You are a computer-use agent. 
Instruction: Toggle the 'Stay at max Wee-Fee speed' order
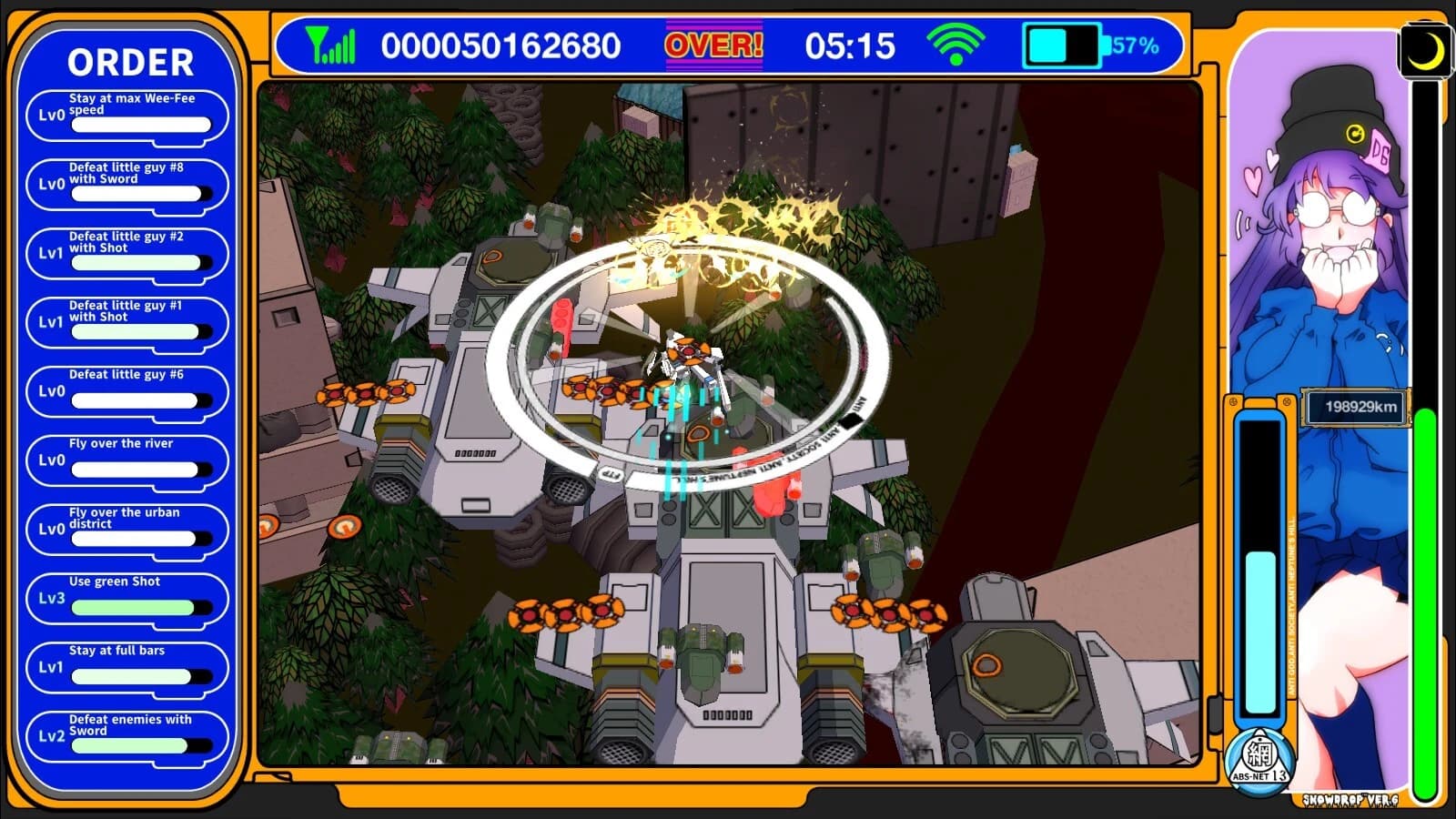(127, 112)
